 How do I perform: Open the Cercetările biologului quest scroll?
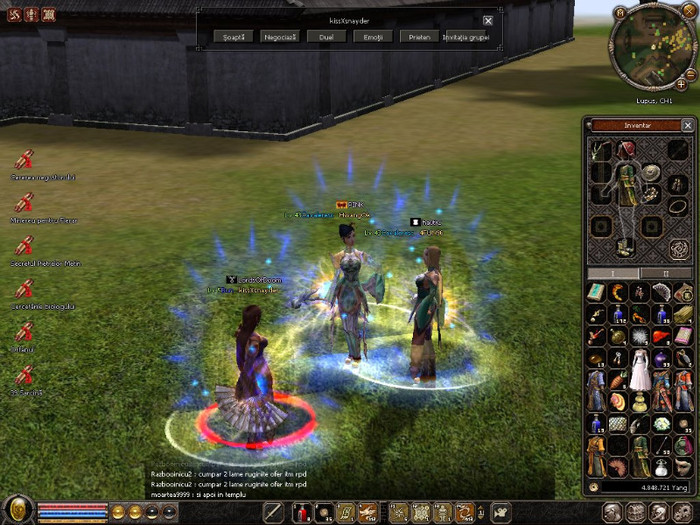(x=24, y=289)
